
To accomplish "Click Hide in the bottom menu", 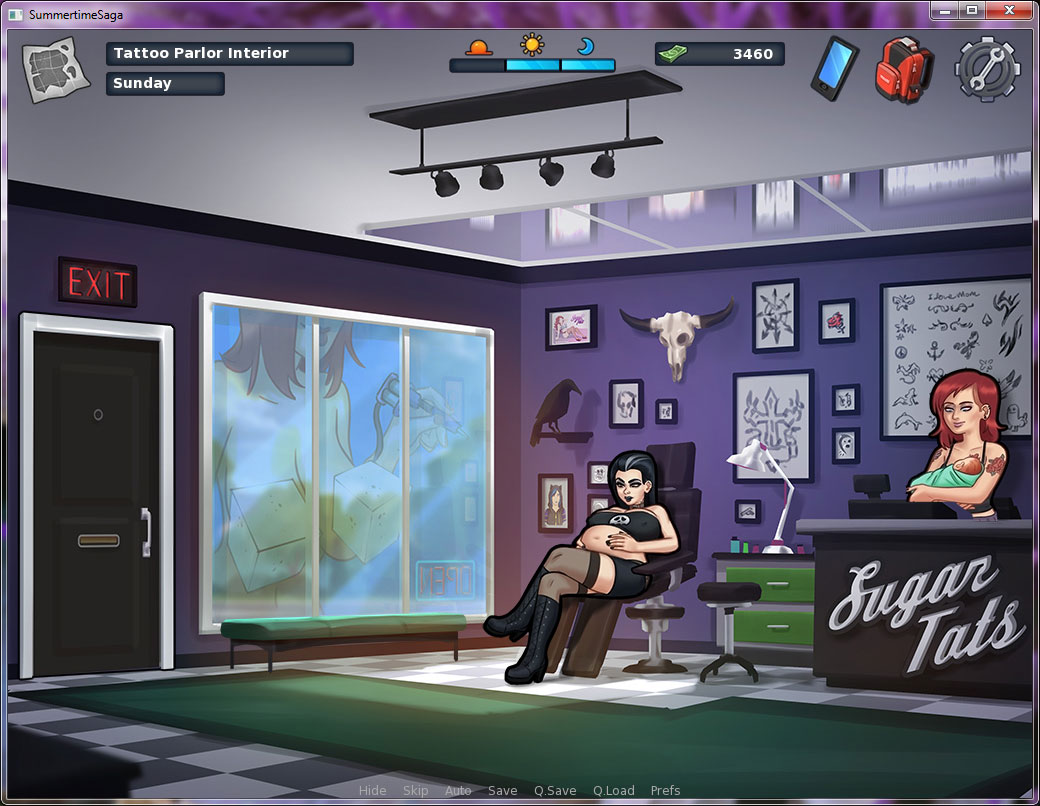I will pyautogui.click(x=372, y=791).
